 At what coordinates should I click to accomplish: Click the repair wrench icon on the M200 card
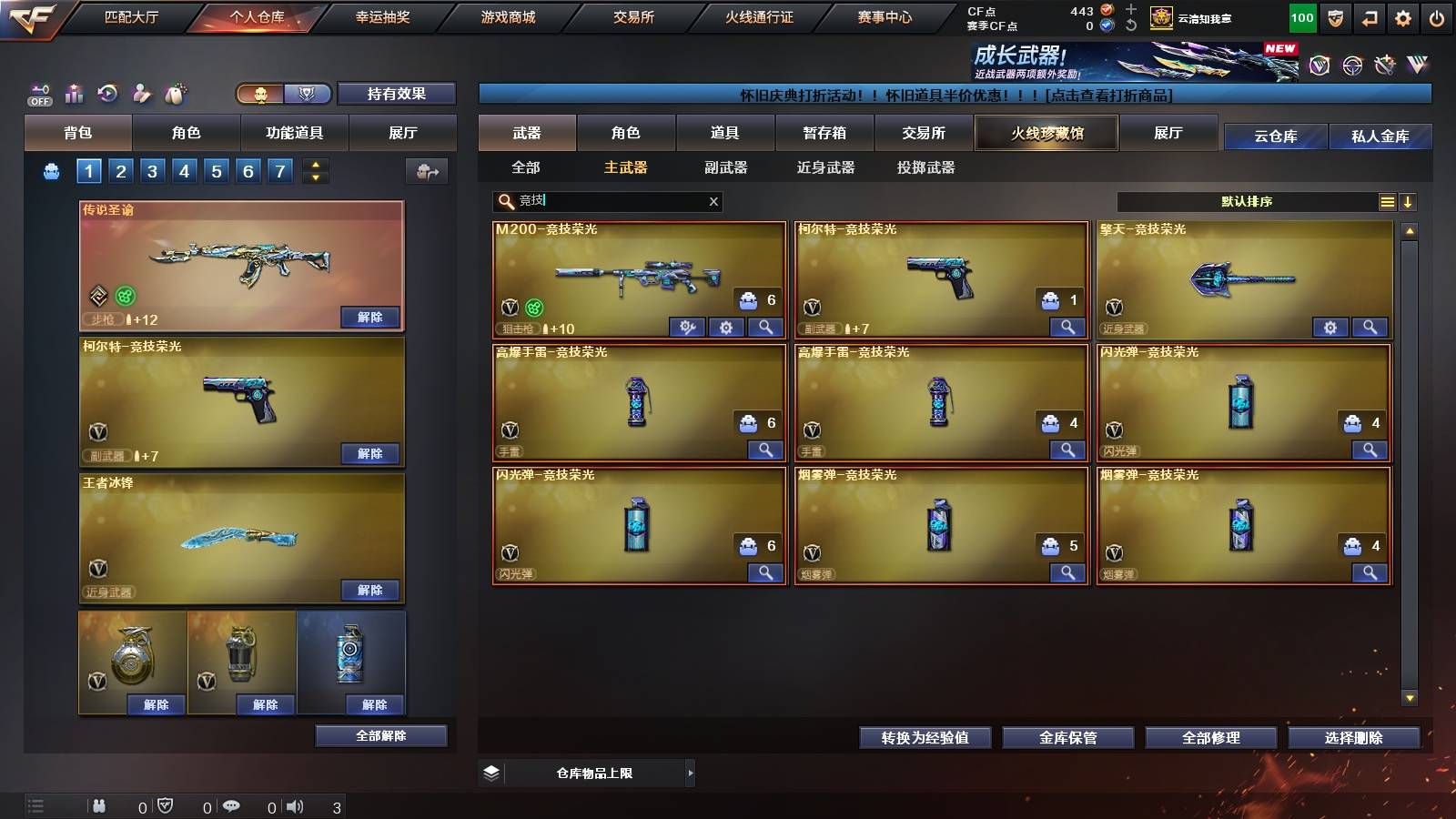point(687,327)
